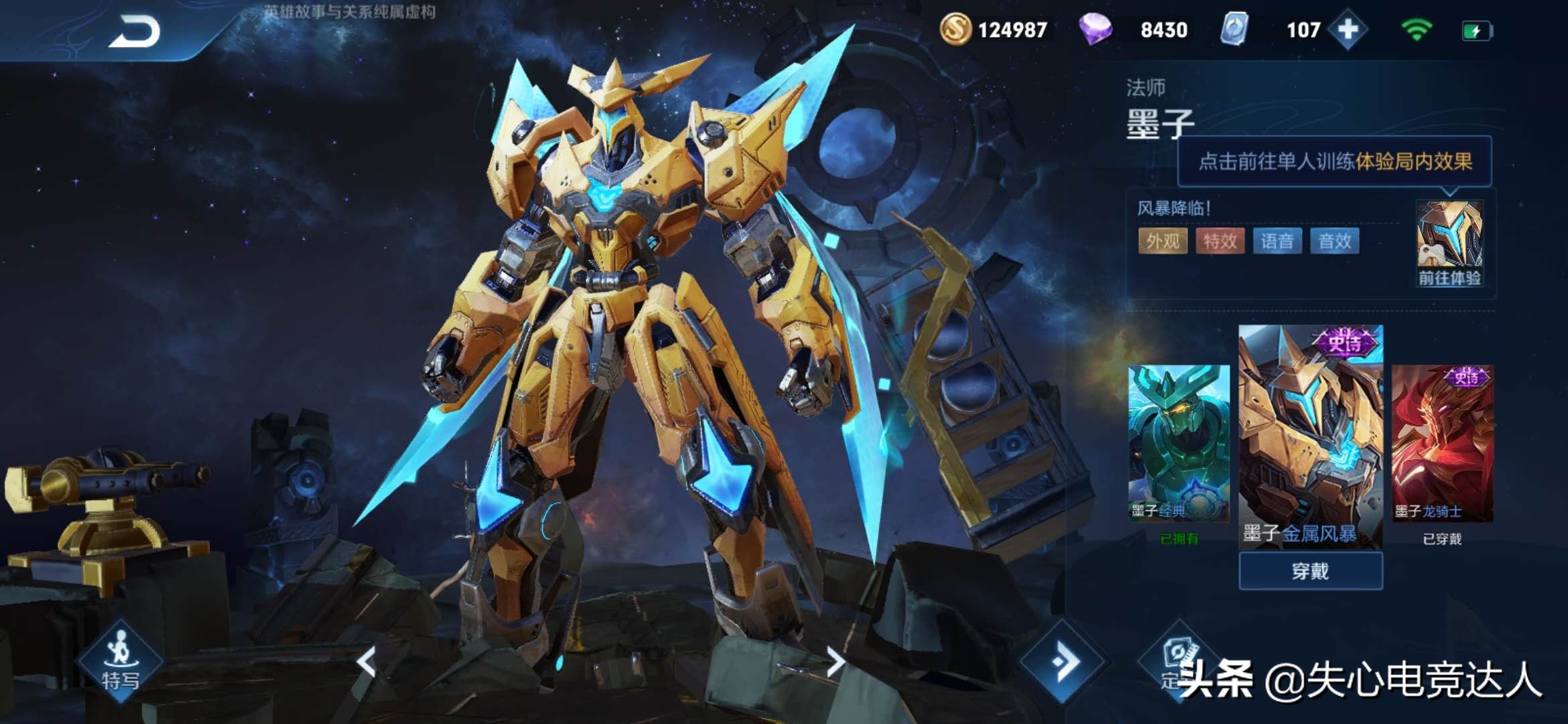Select the 外观 tag
1568x724 pixels.
[1163, 241]
